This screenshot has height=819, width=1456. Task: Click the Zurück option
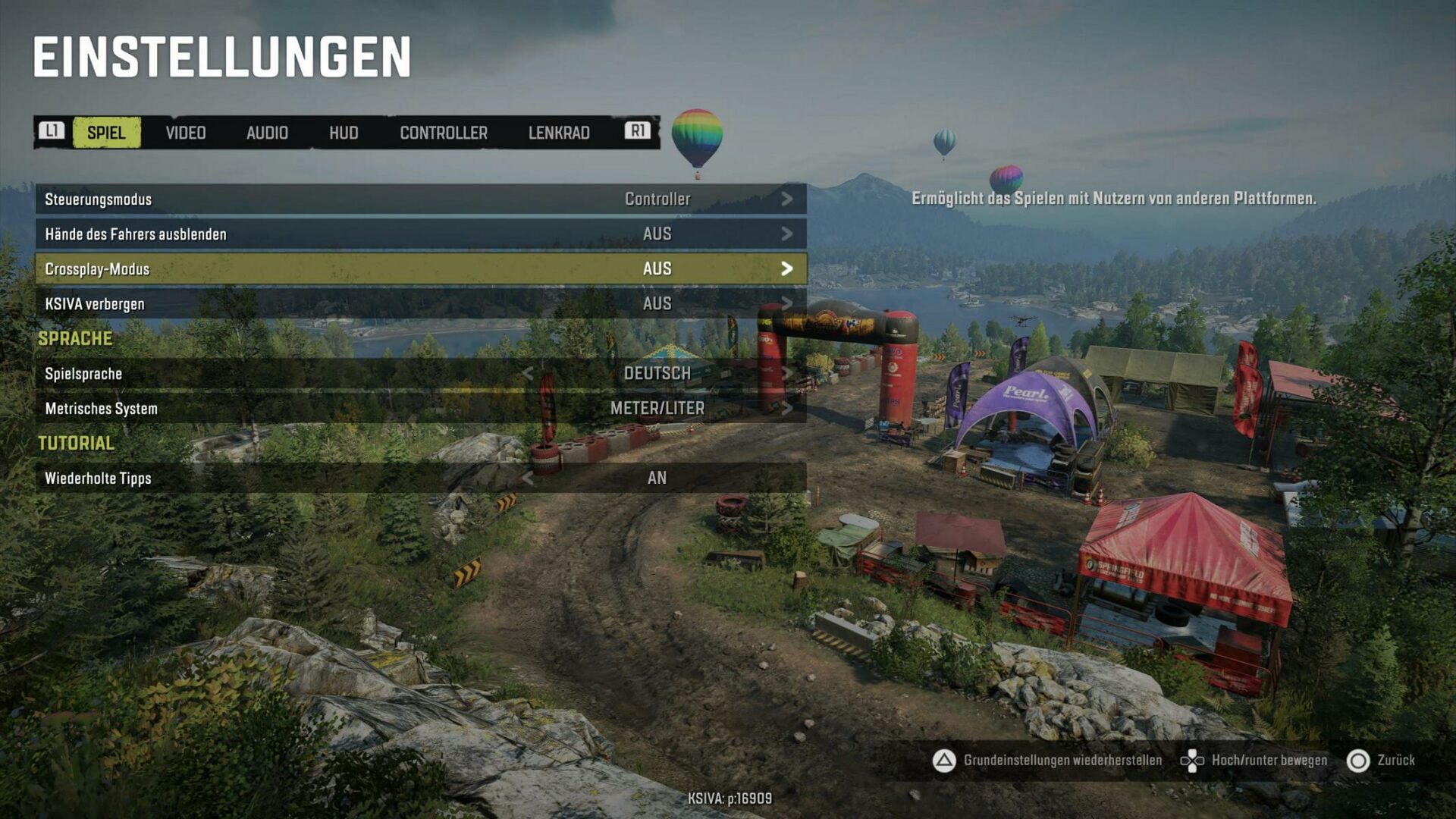click(x=1395, y=758)
